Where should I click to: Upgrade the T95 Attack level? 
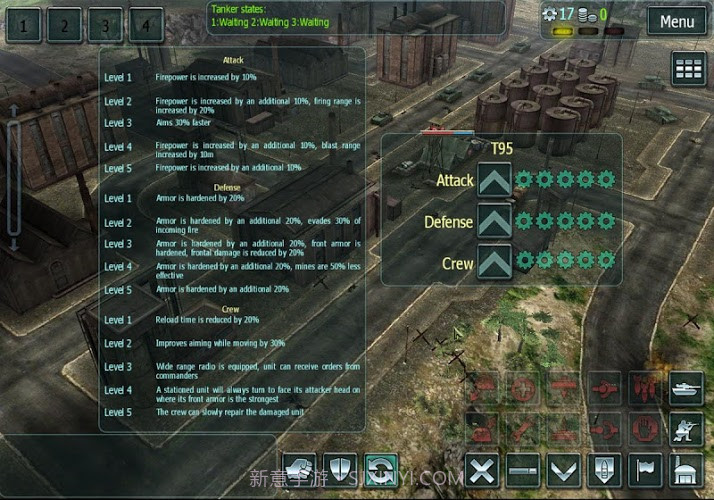click(495, 181)
